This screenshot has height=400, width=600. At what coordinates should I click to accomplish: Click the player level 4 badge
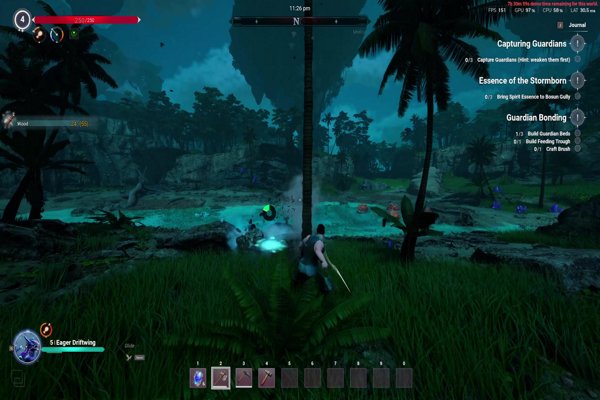pos(21,19)
